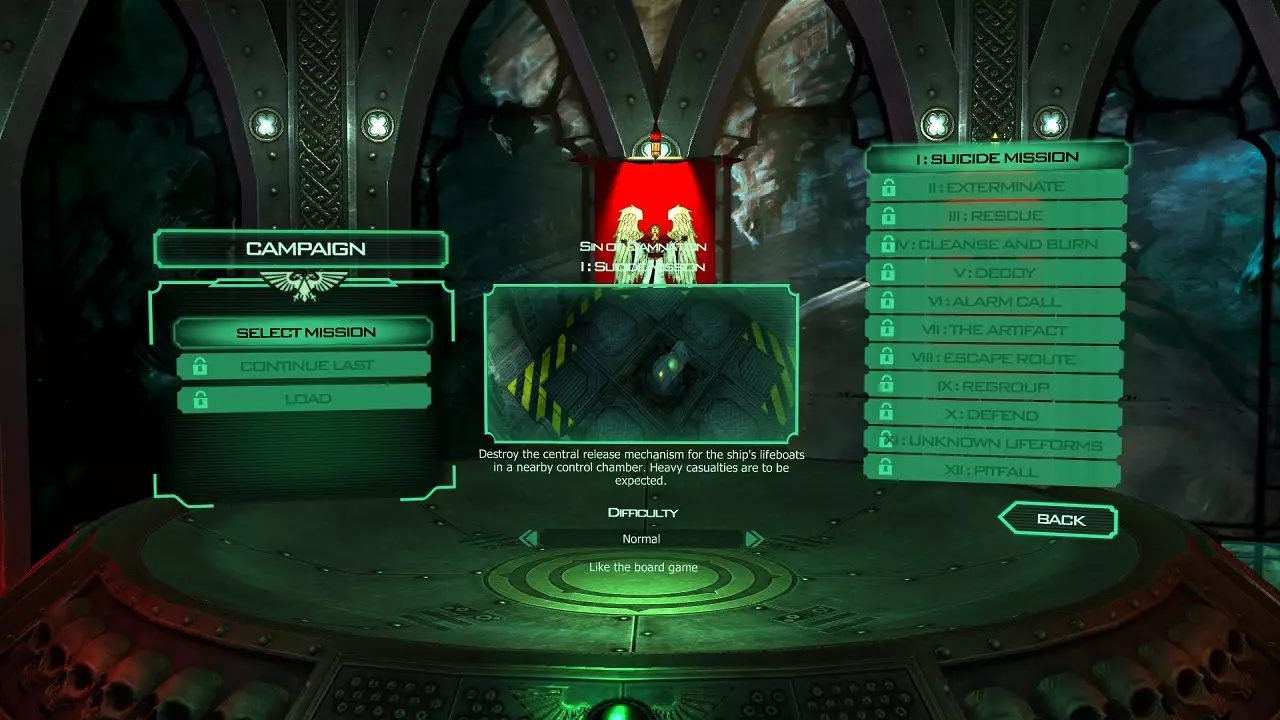Choose mission IX: Regroup

tap(997, 386)
